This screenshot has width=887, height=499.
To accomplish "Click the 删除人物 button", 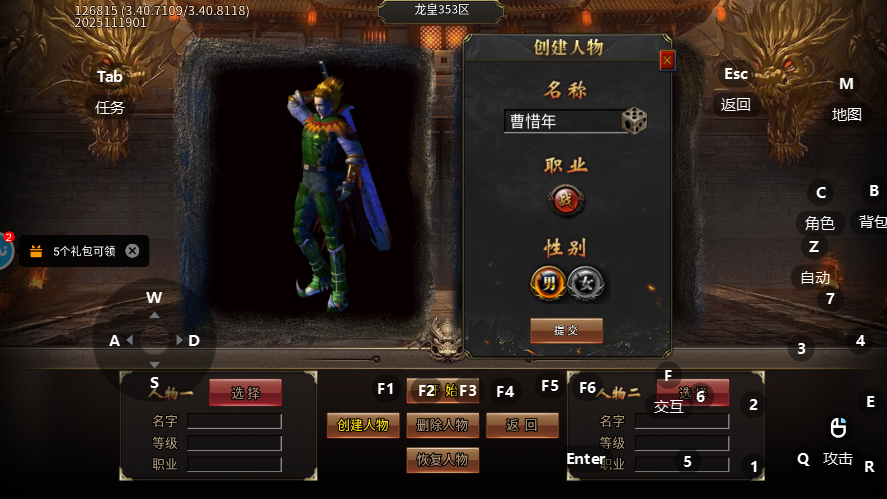I will coord(442,425).
